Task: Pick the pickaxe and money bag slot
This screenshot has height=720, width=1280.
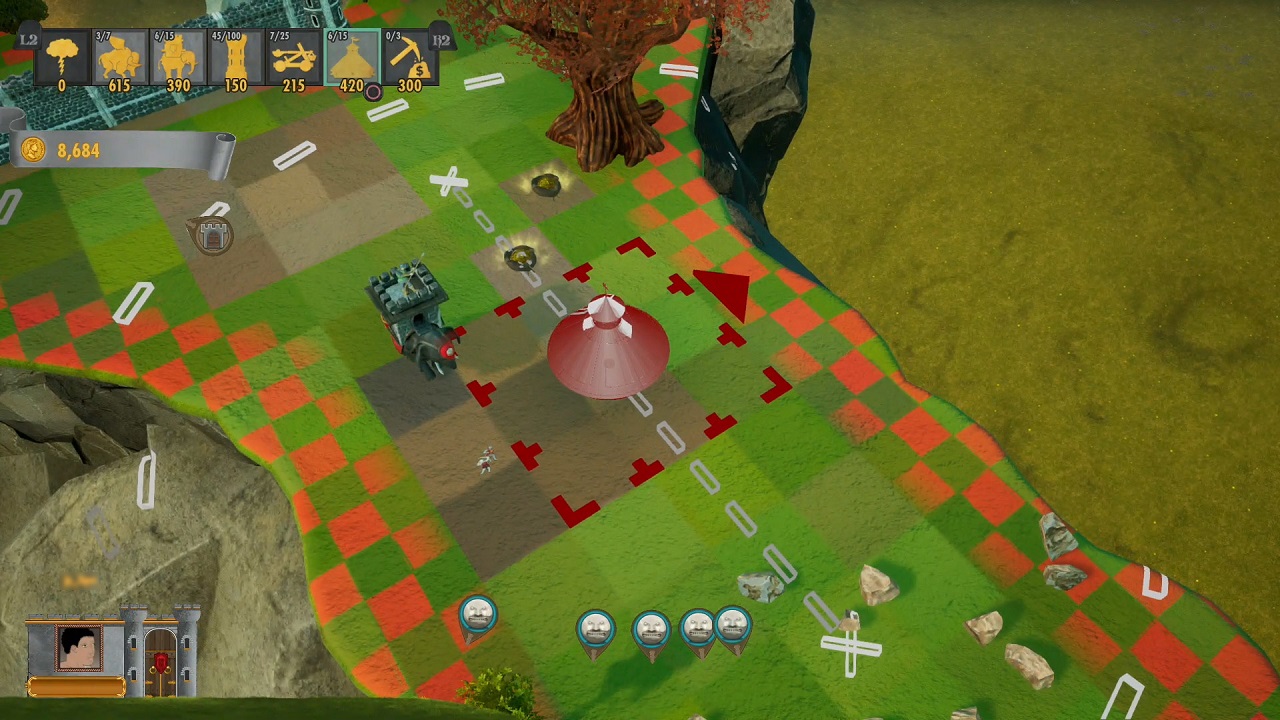Action: coord(410,60)
